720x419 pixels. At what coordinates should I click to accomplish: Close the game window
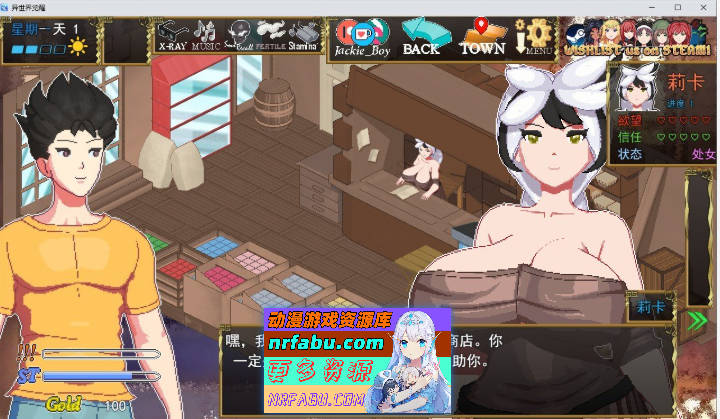coord(704,7)
